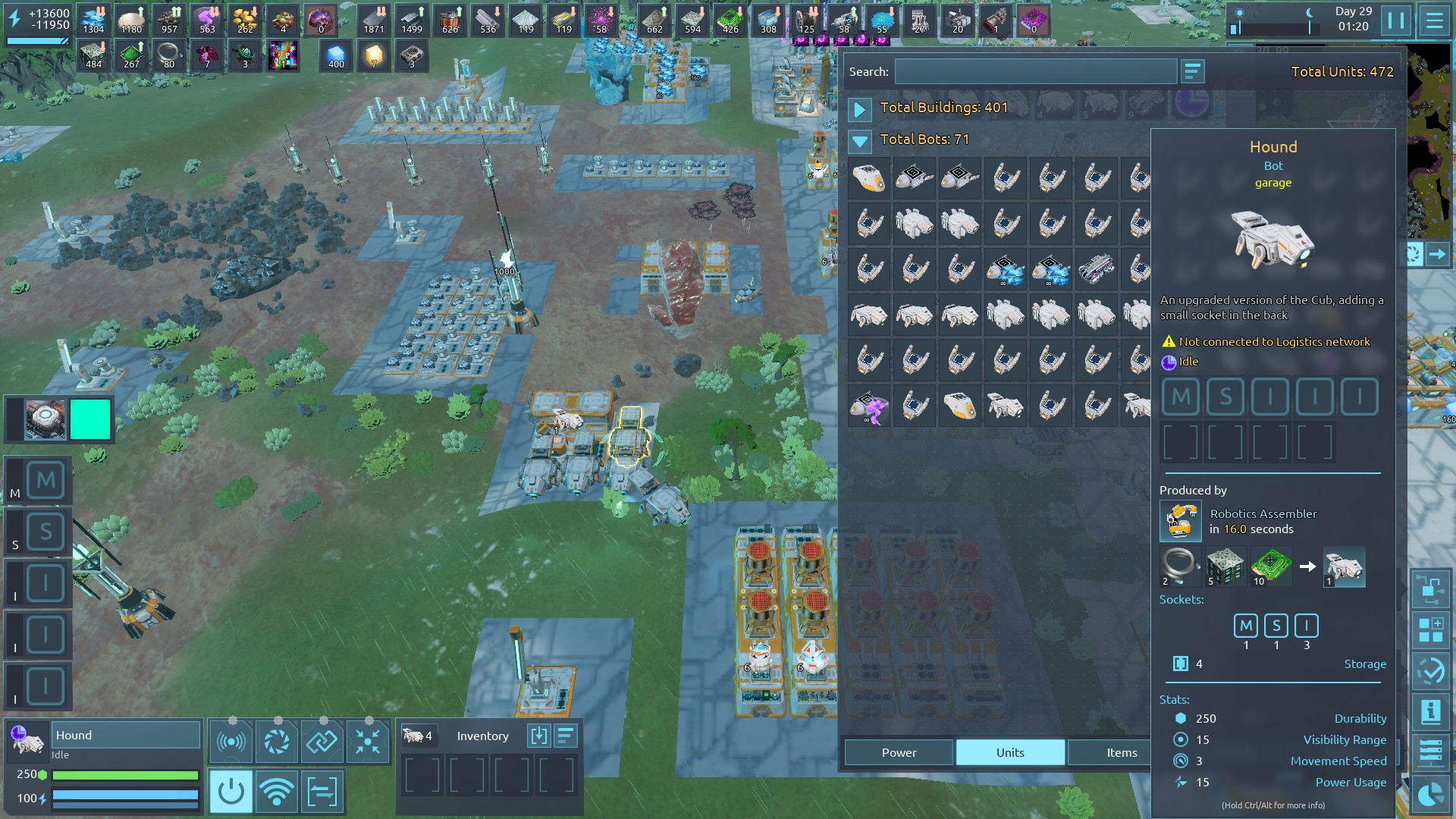Collapse the Total Bots list
Screen dimensions: 1456x819
(x=859, y=141)
